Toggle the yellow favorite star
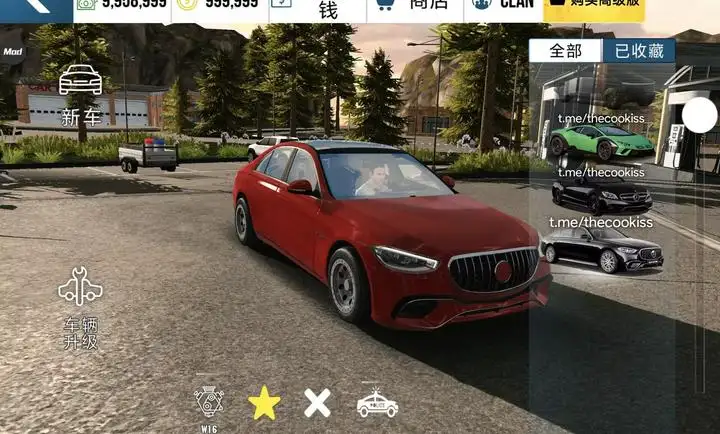This screenshot has width=720, height=434. pos(264,403)
